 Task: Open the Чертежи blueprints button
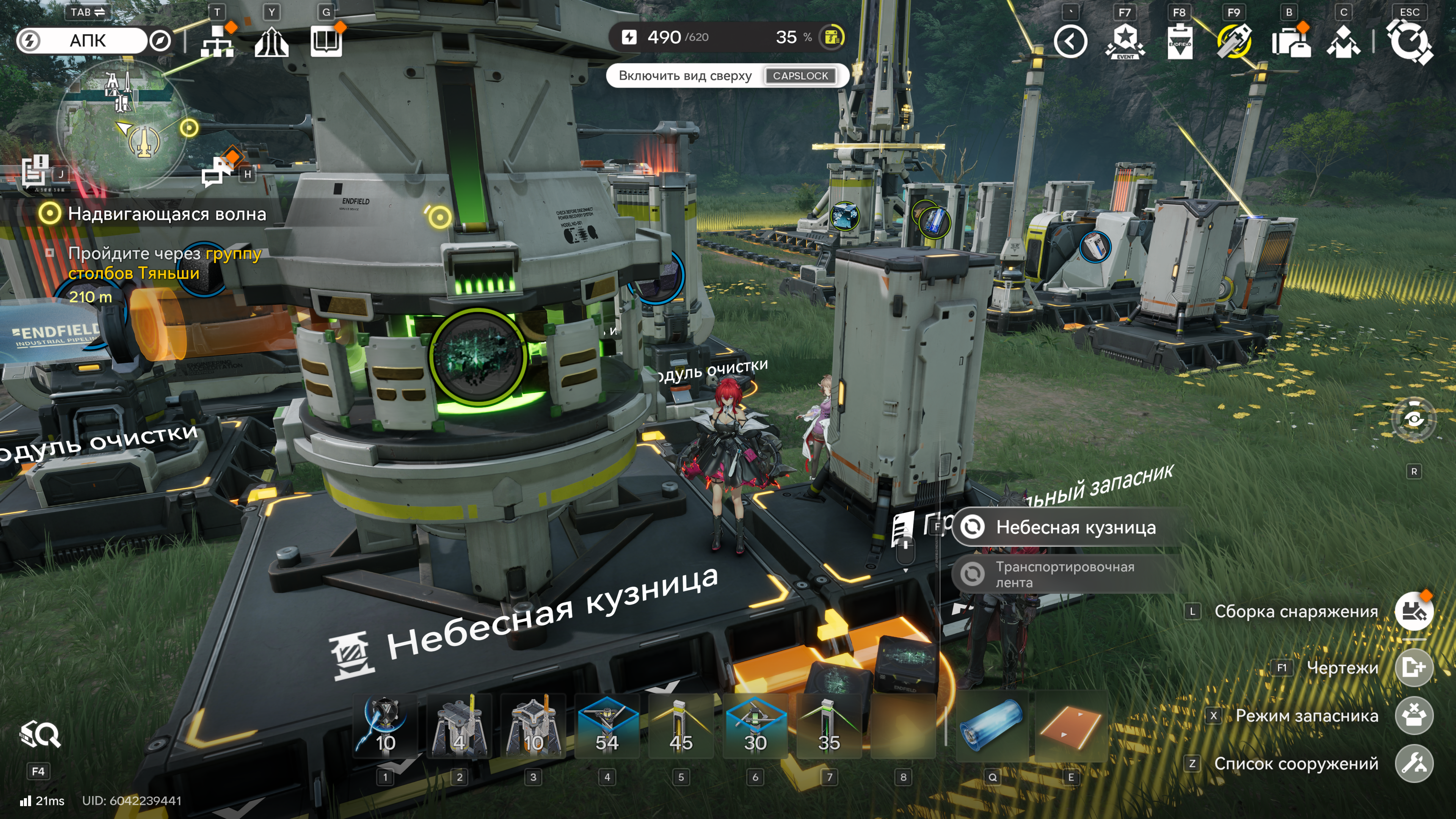[1414, 668]
